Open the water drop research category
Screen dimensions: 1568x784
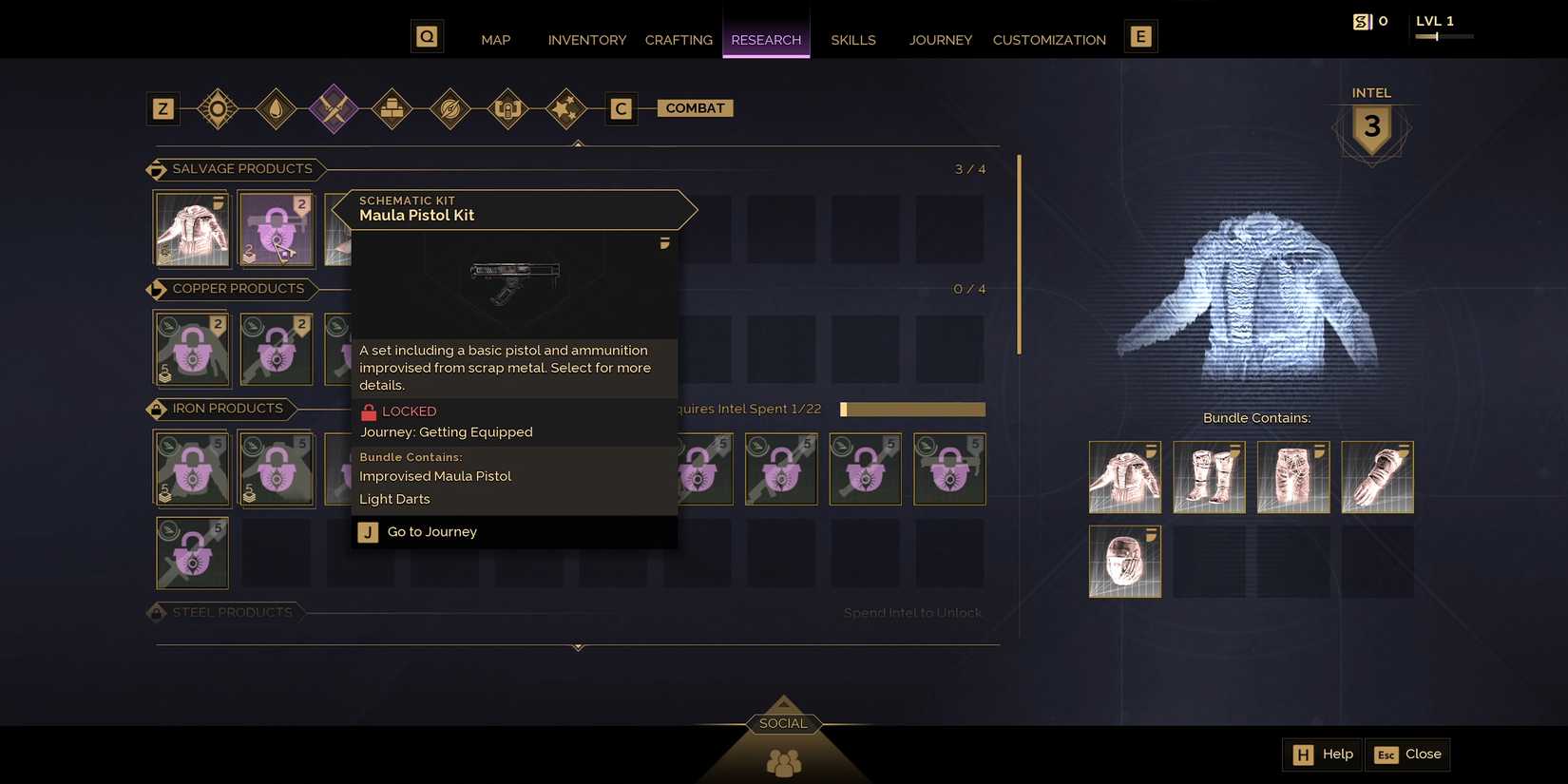[276, 108]
